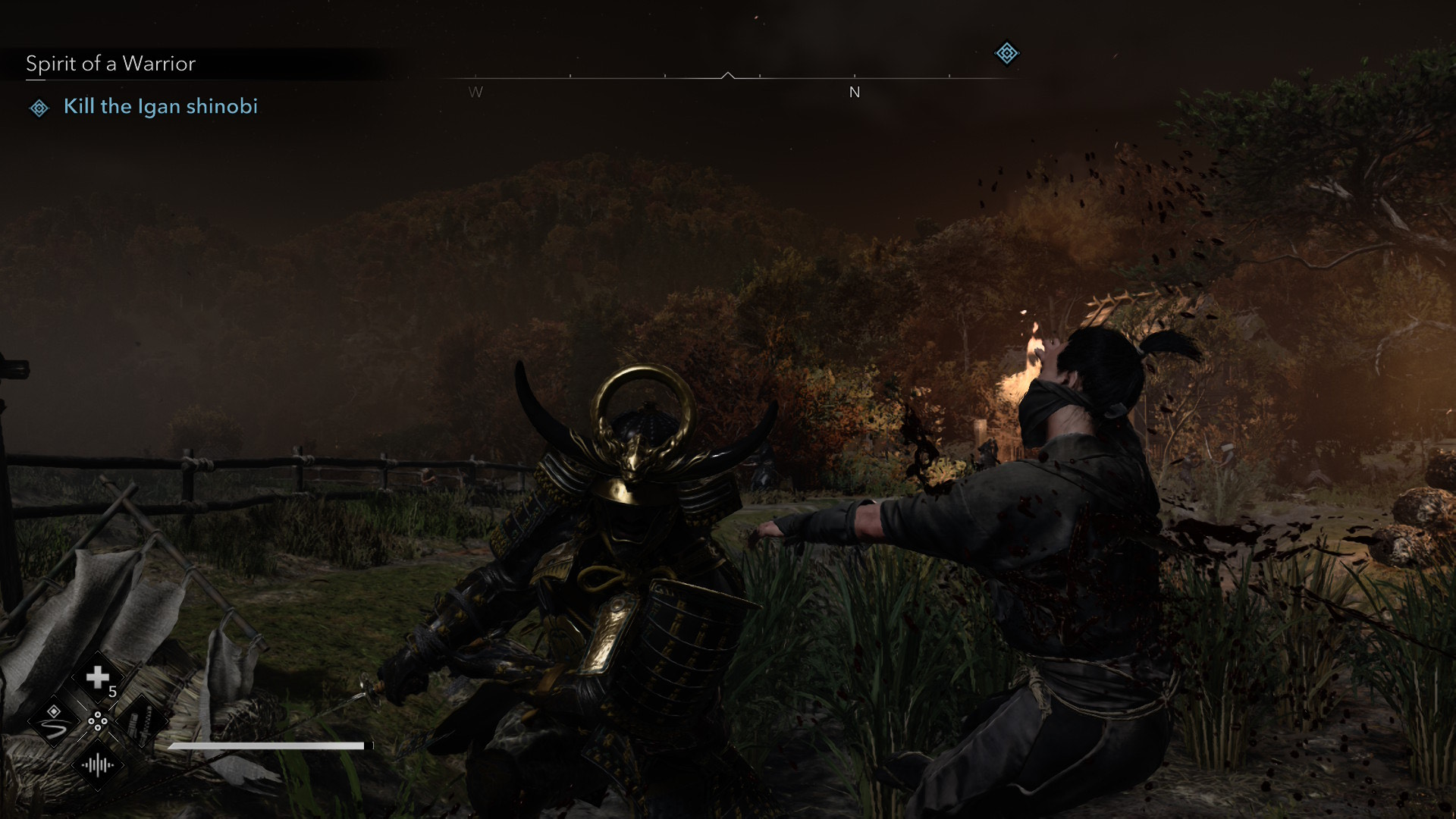Open the weapon swap sword icon
The image size is (1456, 819).
142,722
